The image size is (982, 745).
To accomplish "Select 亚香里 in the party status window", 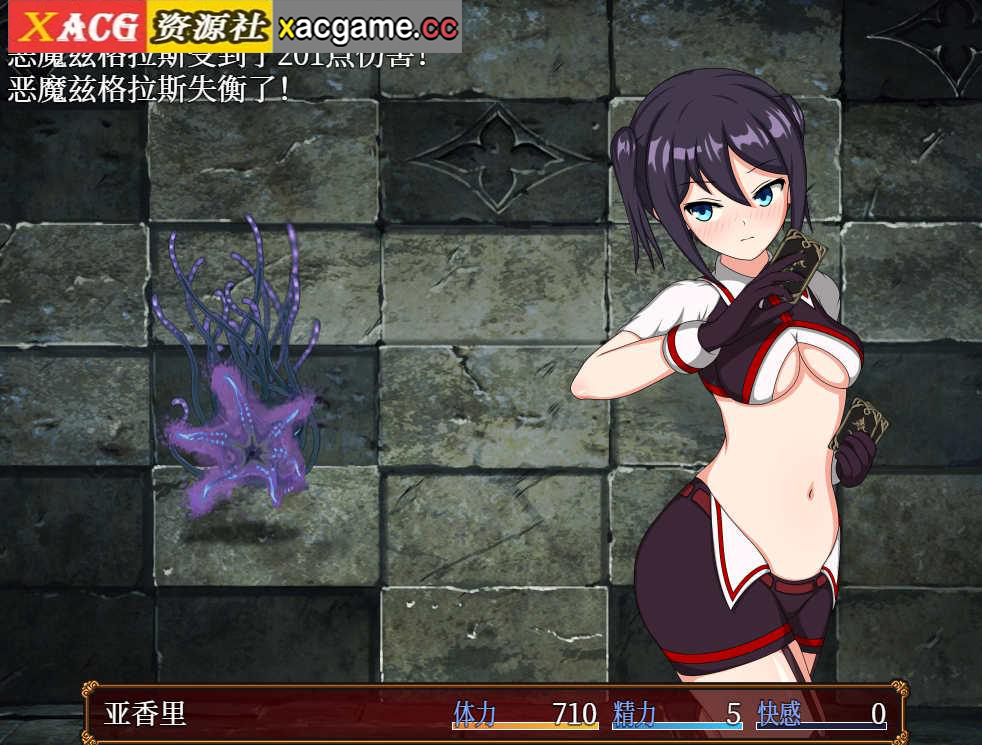I will tap(146, 714).
